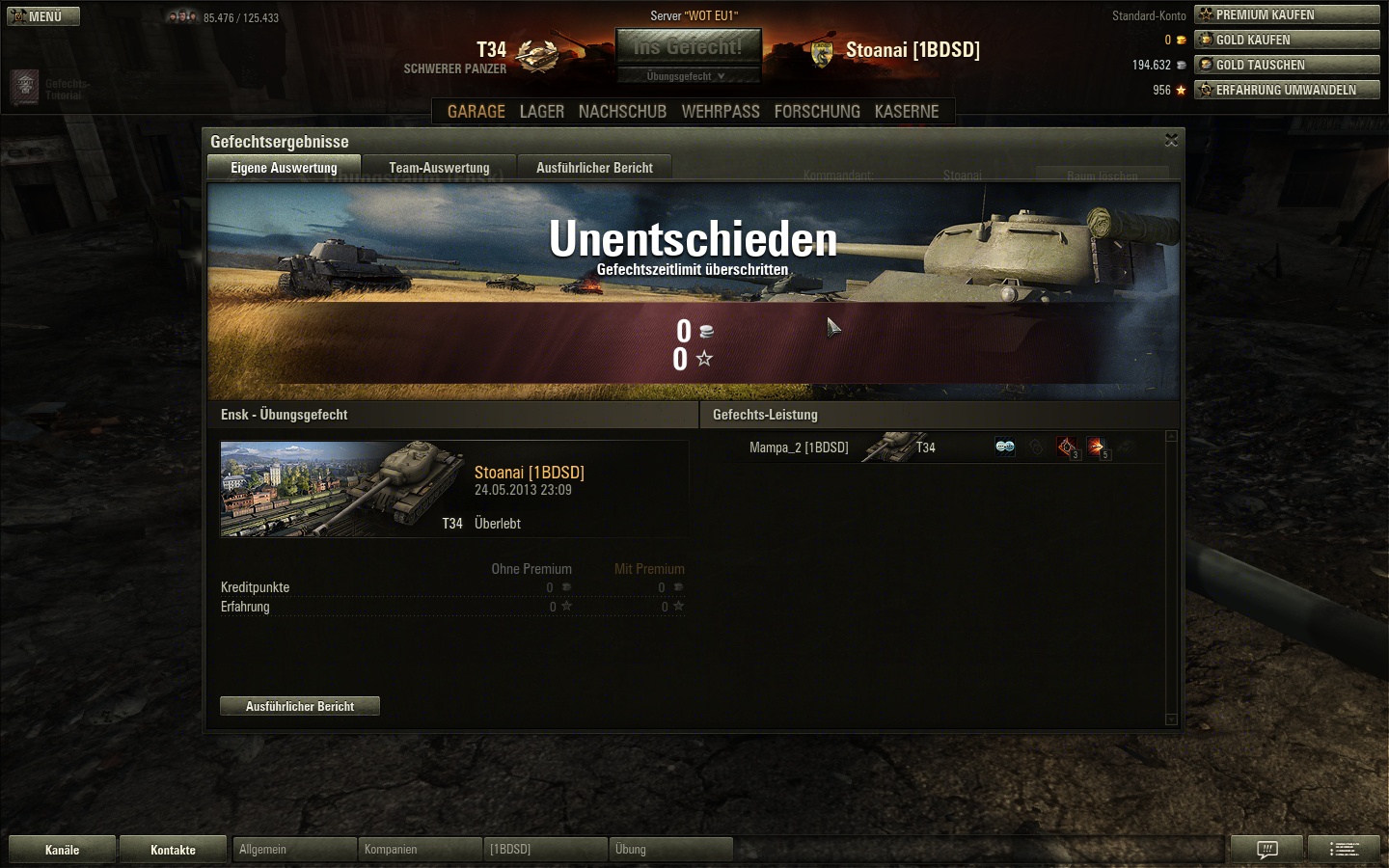Viewport: 1389px width, 868px height.
Task: Choose Gold Tauschen
Action: click(1287, 65)
